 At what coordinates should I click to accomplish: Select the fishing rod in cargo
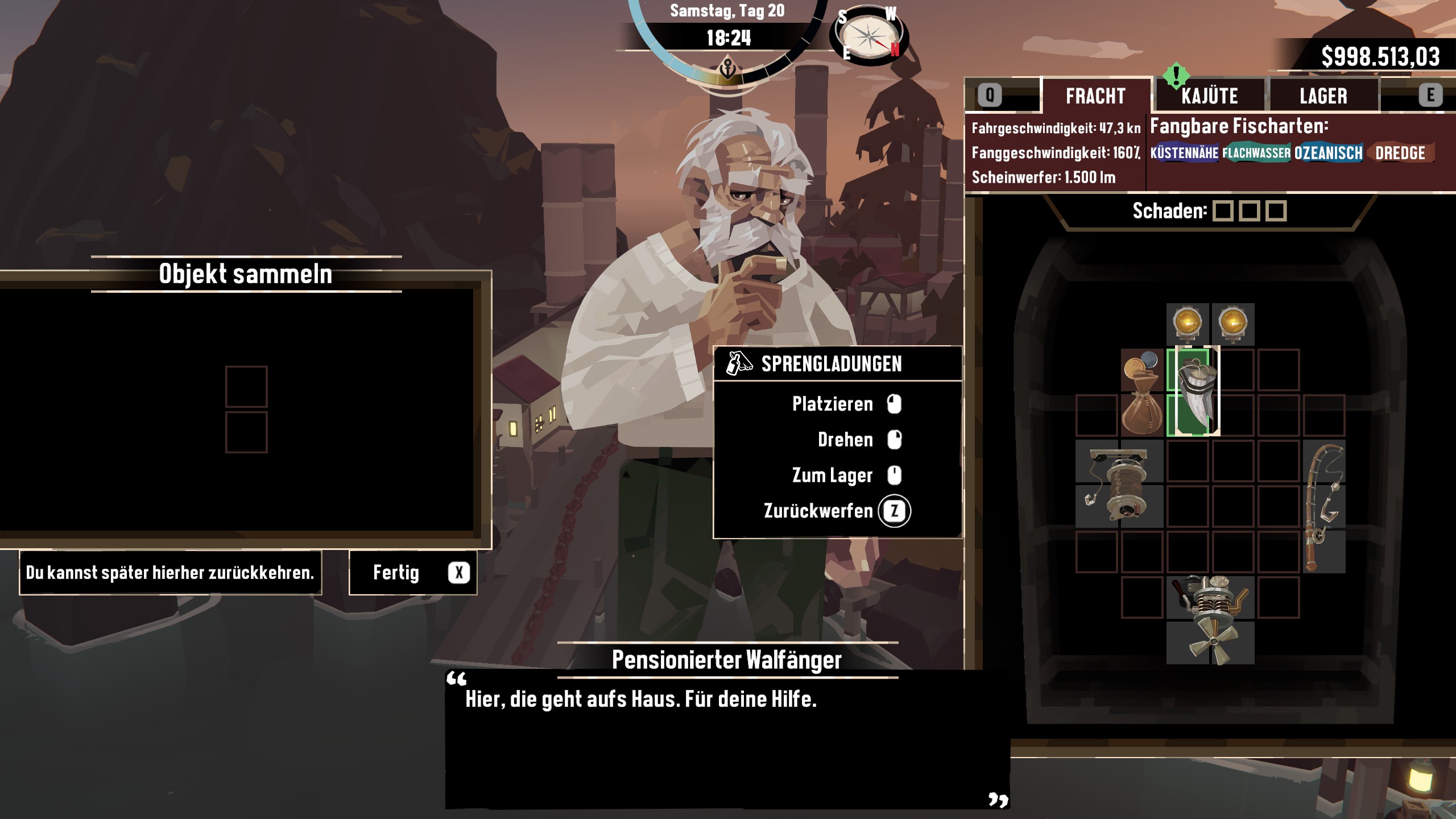[1324, 506]
